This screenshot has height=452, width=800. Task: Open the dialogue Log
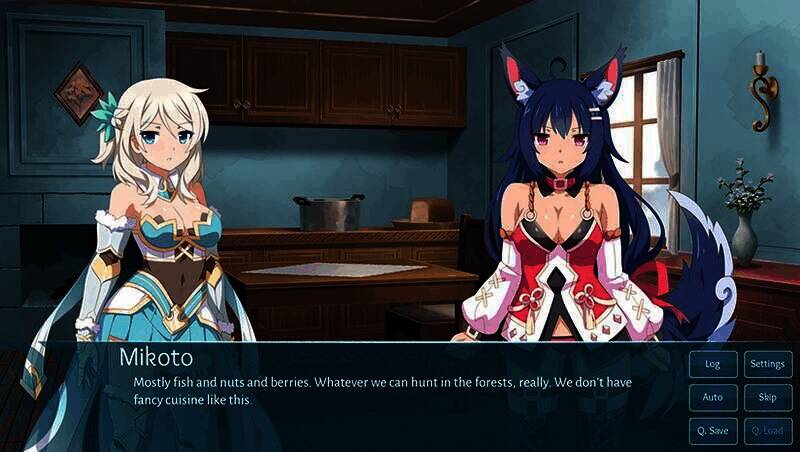coord(713,364)
